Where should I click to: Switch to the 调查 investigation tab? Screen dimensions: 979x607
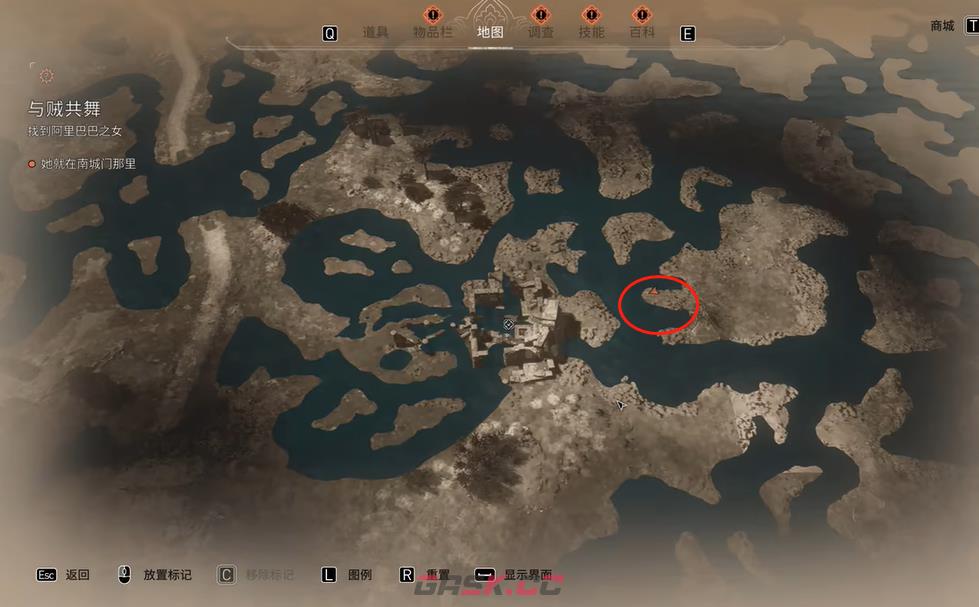tap(541, 33)
